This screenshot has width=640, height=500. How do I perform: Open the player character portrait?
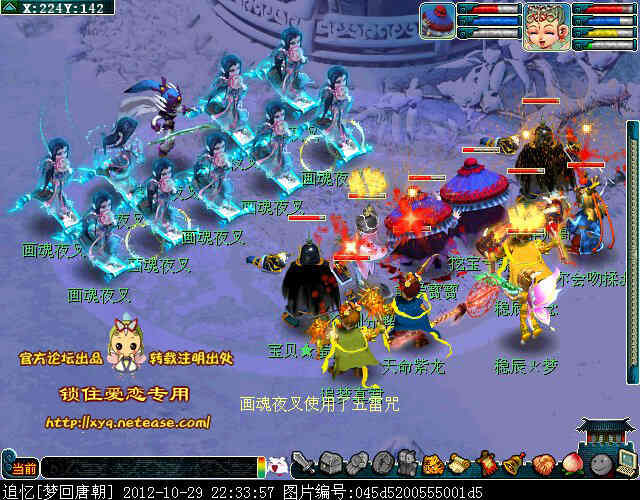pos(546,21)
